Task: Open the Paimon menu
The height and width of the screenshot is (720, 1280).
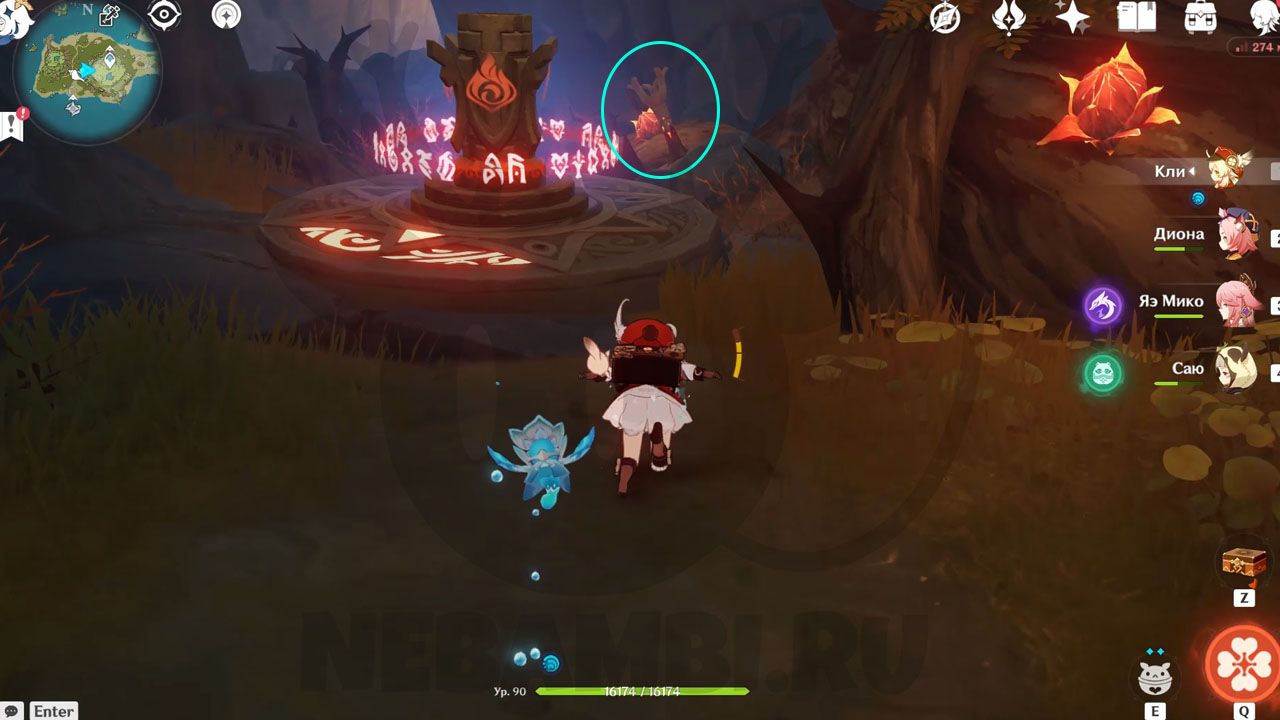Action: (x=14, y=16)
